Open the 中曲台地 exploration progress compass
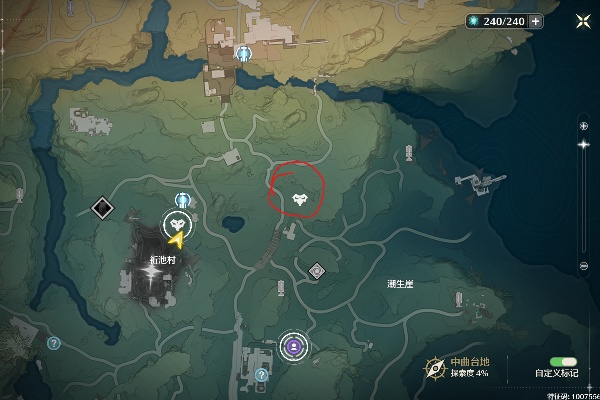Image resolution: width=600 pixels, height=400 pixels. (x=435, y=367)
